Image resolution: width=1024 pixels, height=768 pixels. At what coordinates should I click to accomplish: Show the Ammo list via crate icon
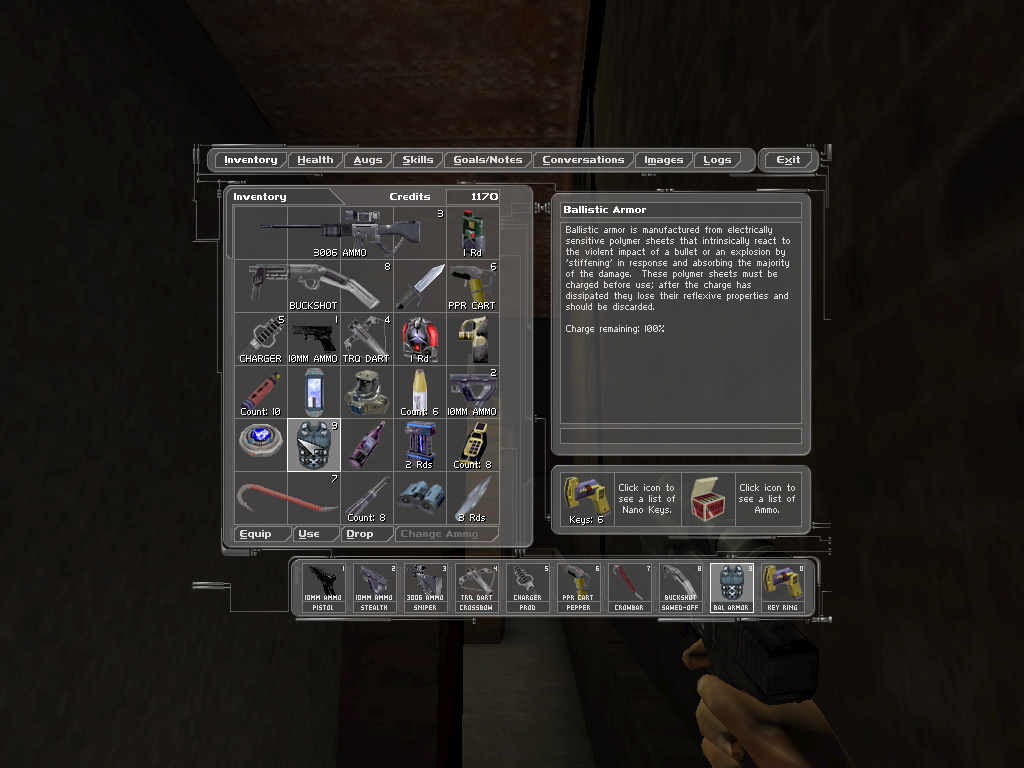point(708,499)
